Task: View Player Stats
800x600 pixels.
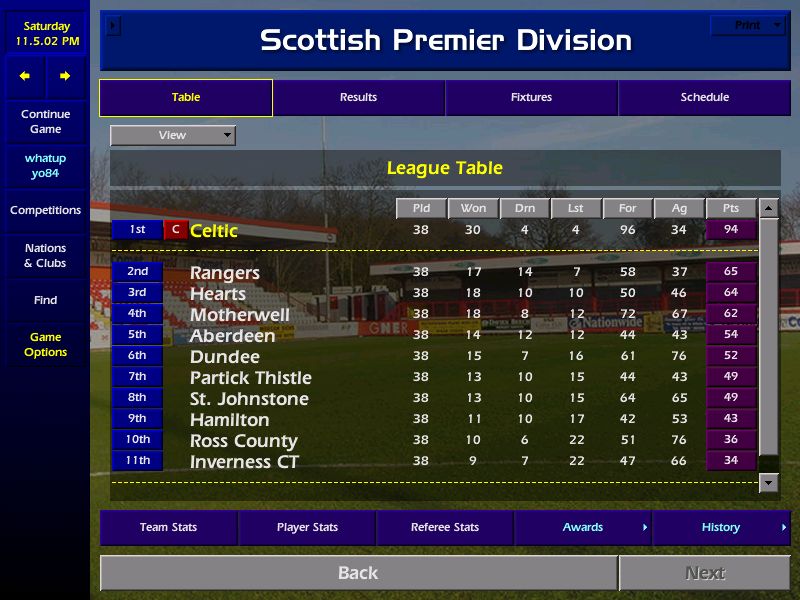Action: coord(307,528)
